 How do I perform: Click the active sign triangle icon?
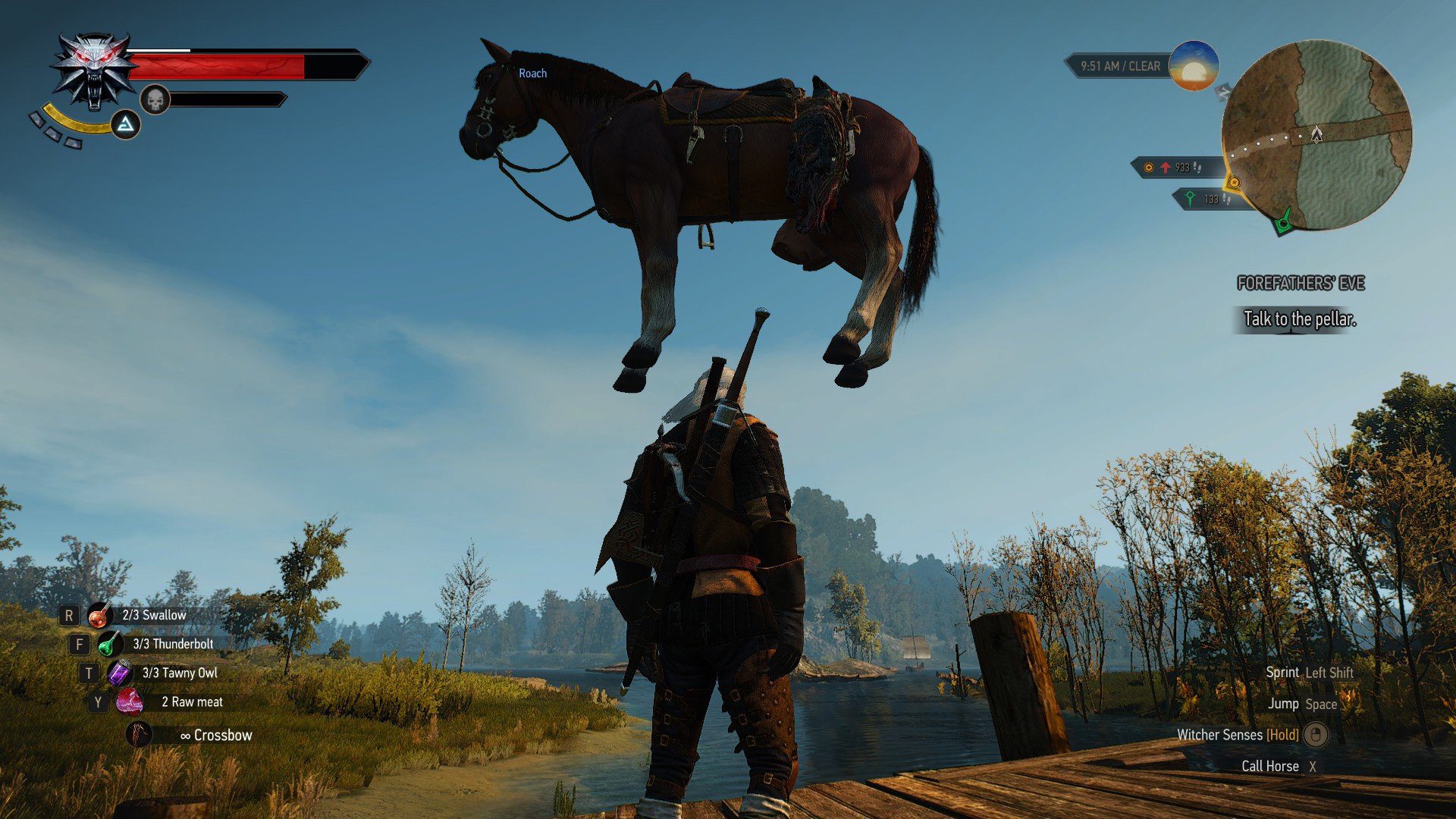point(127,124)
